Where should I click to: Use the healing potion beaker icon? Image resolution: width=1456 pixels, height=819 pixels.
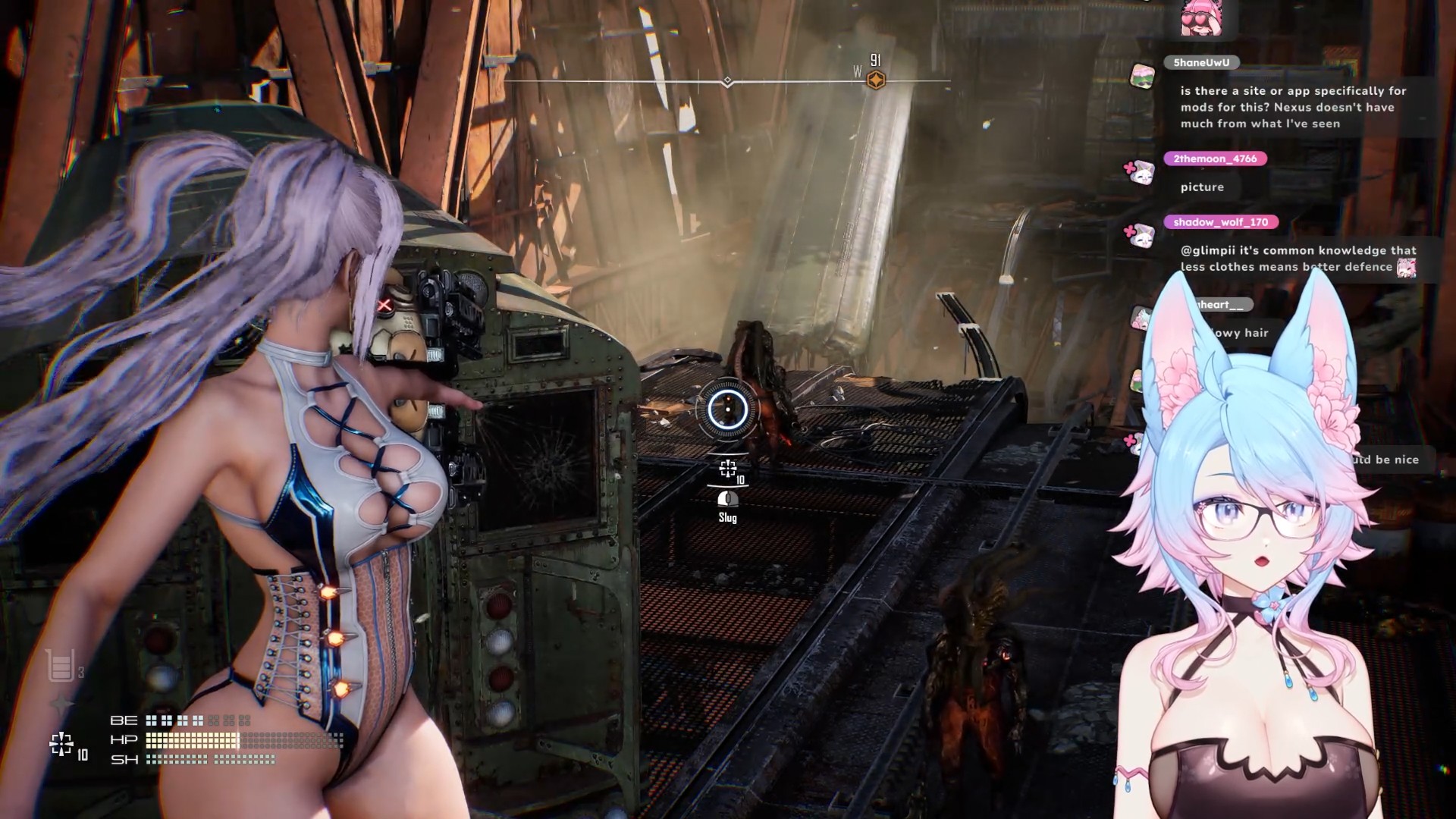coord(61,665)
